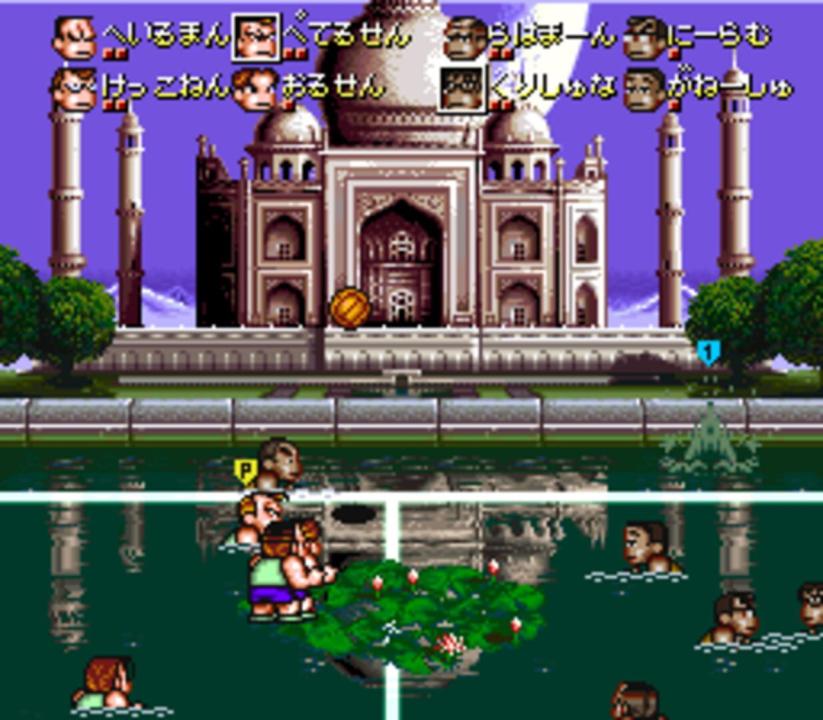Select the へいるまん player portrait
The image size is (823, 720).
pyautogui.click(x=73, y=38)
